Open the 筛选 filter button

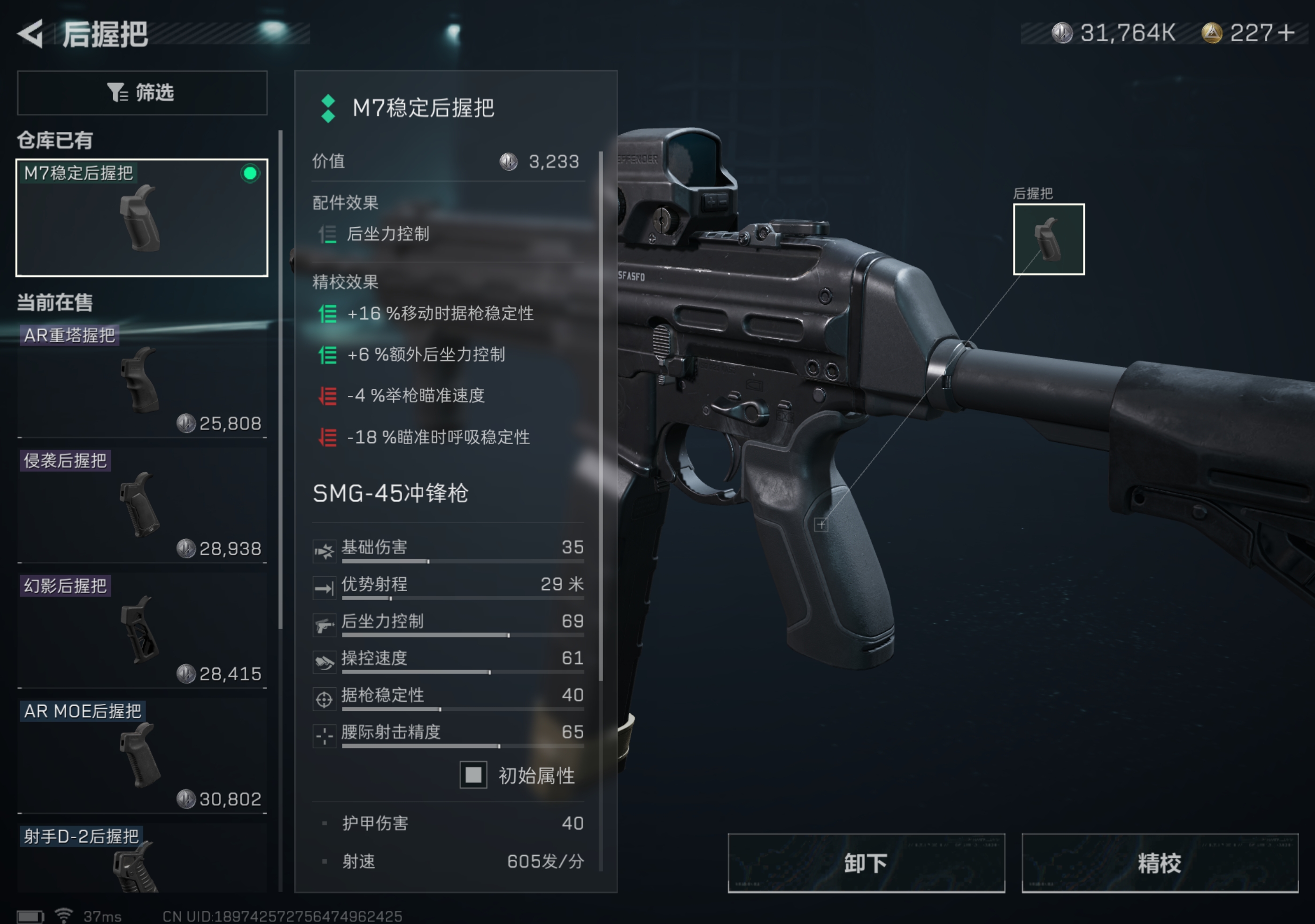(142, 93)
